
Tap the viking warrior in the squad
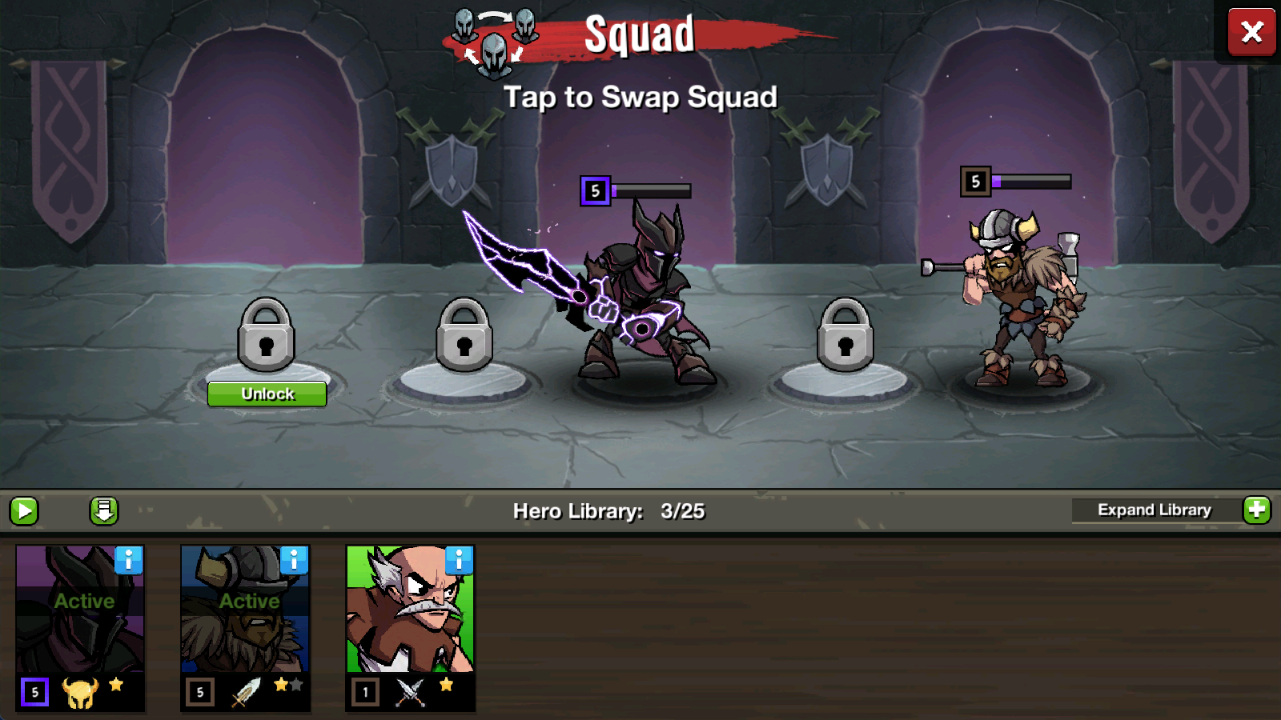[x=1015, y=300]
